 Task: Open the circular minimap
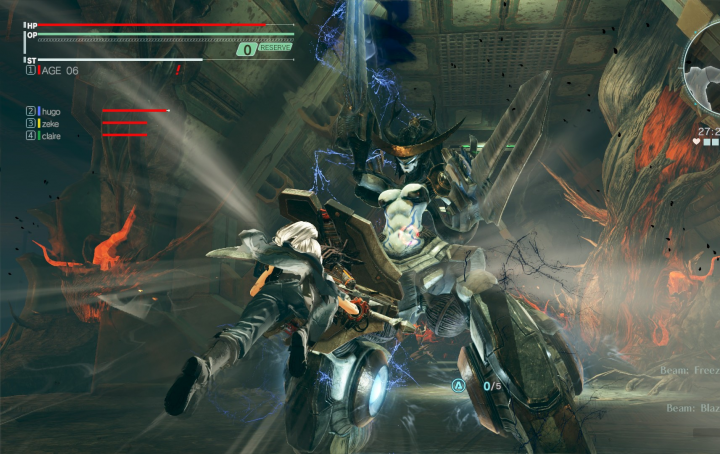point(705,68)
